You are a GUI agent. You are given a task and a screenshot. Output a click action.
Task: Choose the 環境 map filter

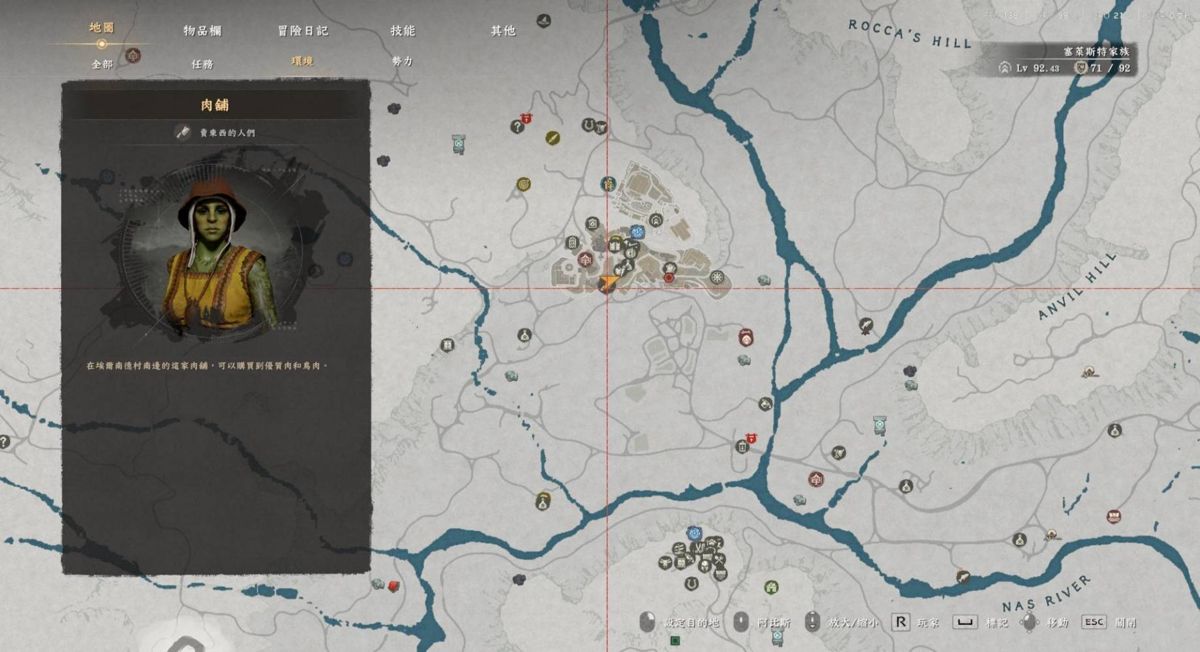click(x=302, y=63)
